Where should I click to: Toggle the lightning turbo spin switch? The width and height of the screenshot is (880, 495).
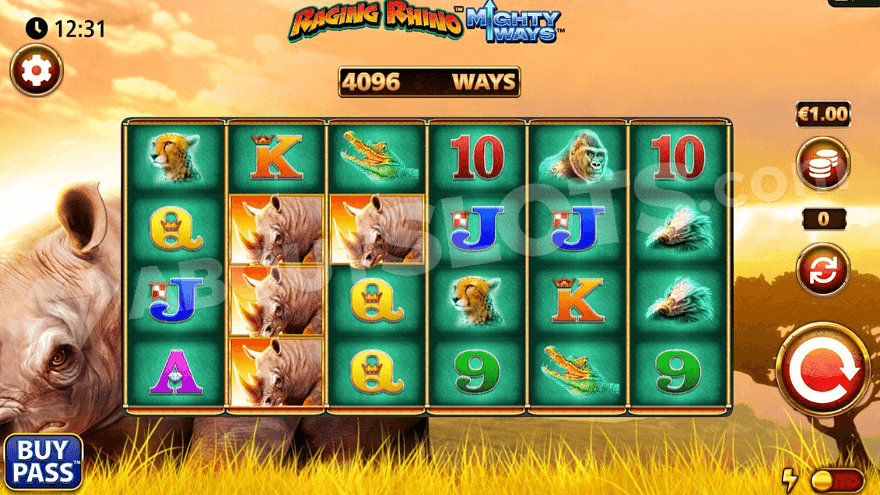(835, 481)
